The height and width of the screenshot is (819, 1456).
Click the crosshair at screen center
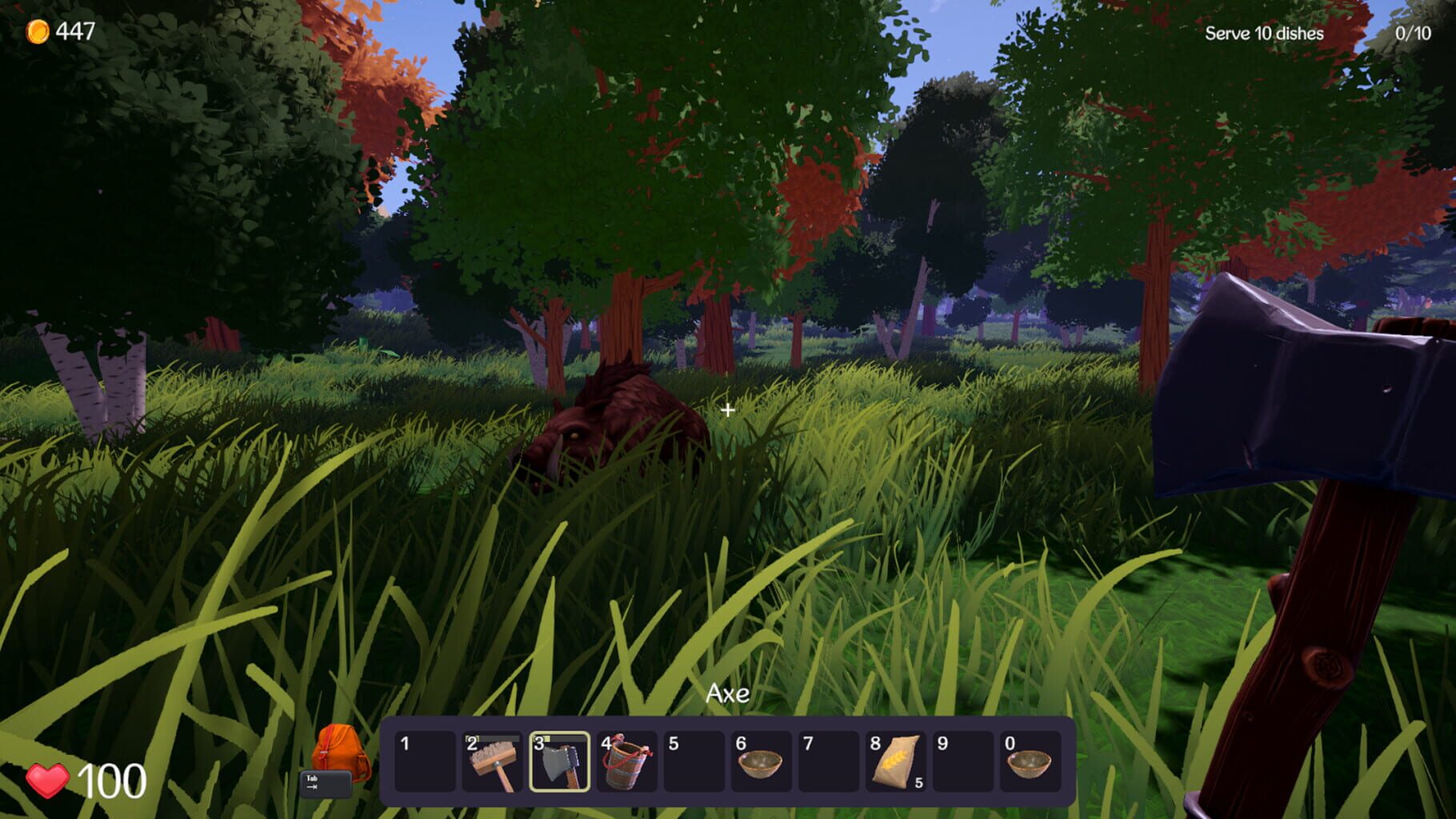728,409
